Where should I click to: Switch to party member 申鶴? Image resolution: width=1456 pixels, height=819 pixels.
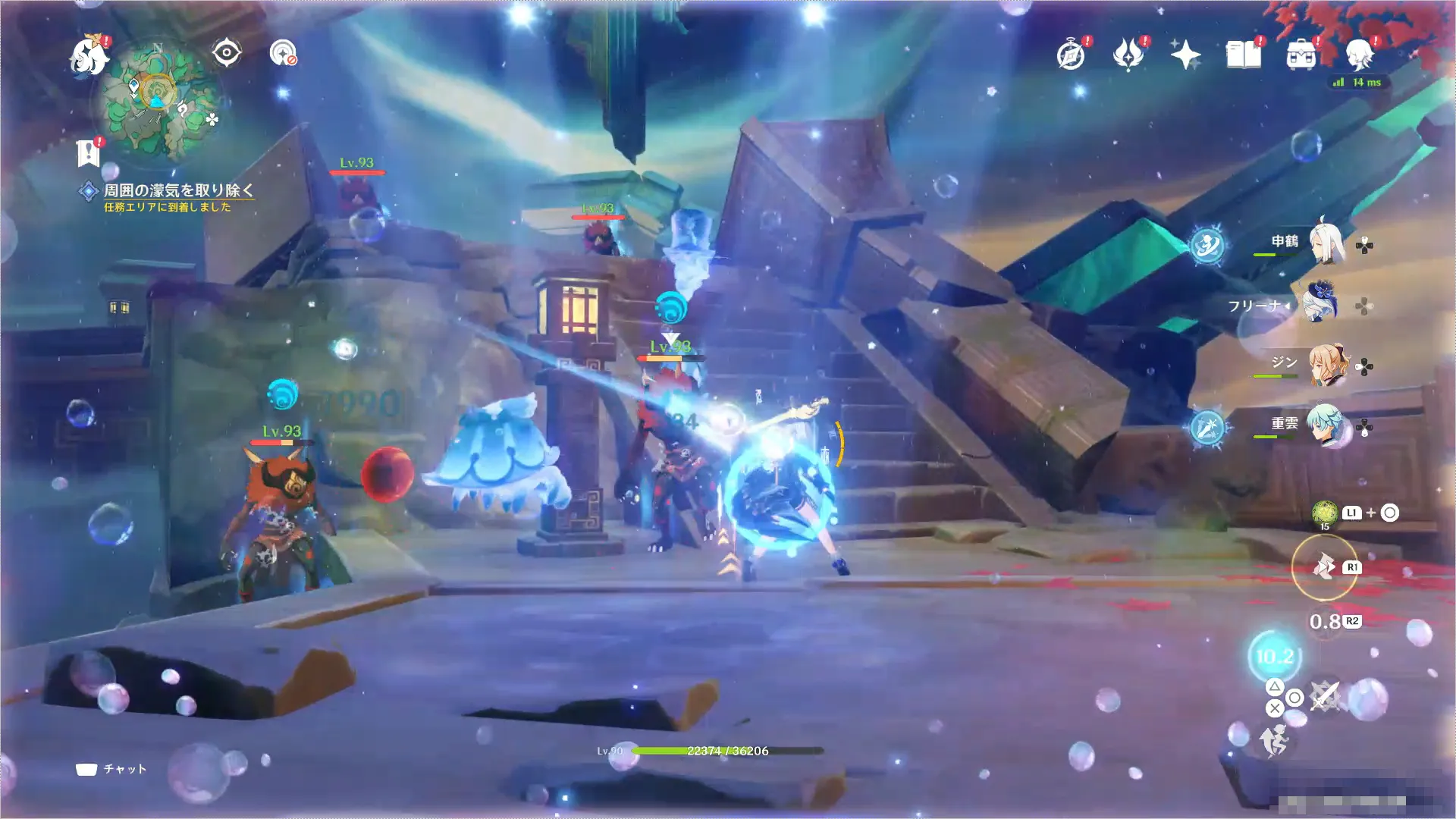tap(1326, 243)
